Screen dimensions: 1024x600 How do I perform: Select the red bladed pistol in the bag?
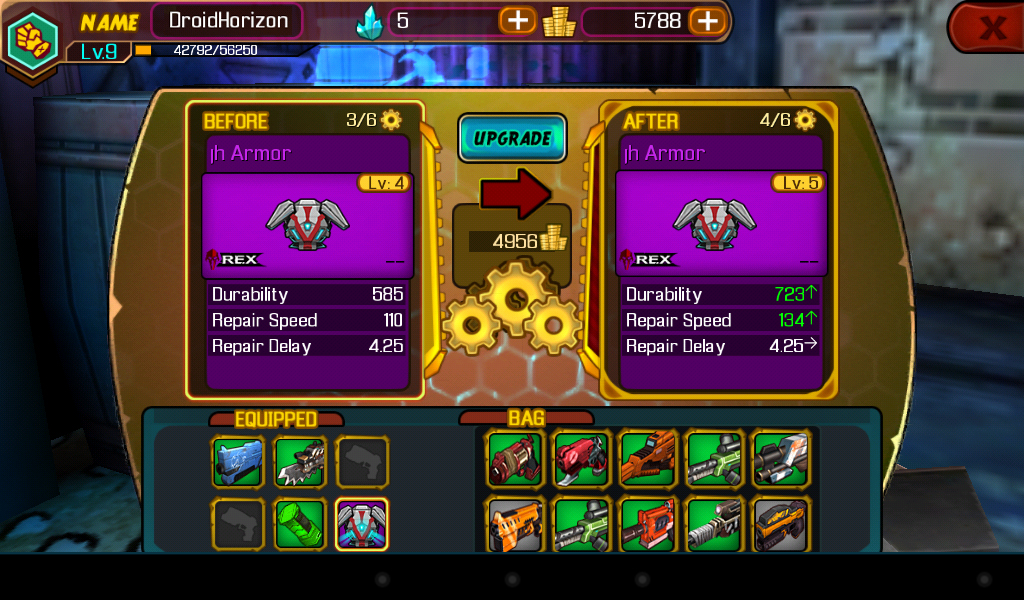(x=581, y=459)
